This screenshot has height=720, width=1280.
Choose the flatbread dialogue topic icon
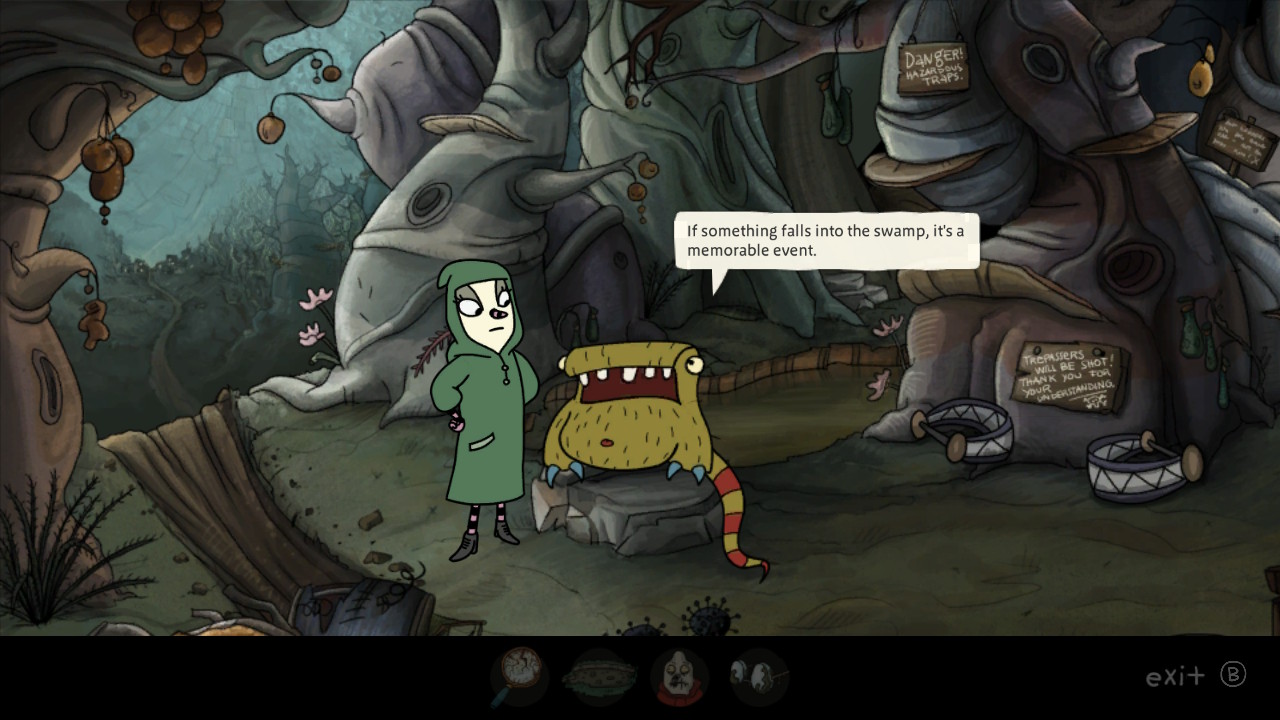tap(599, 677)
